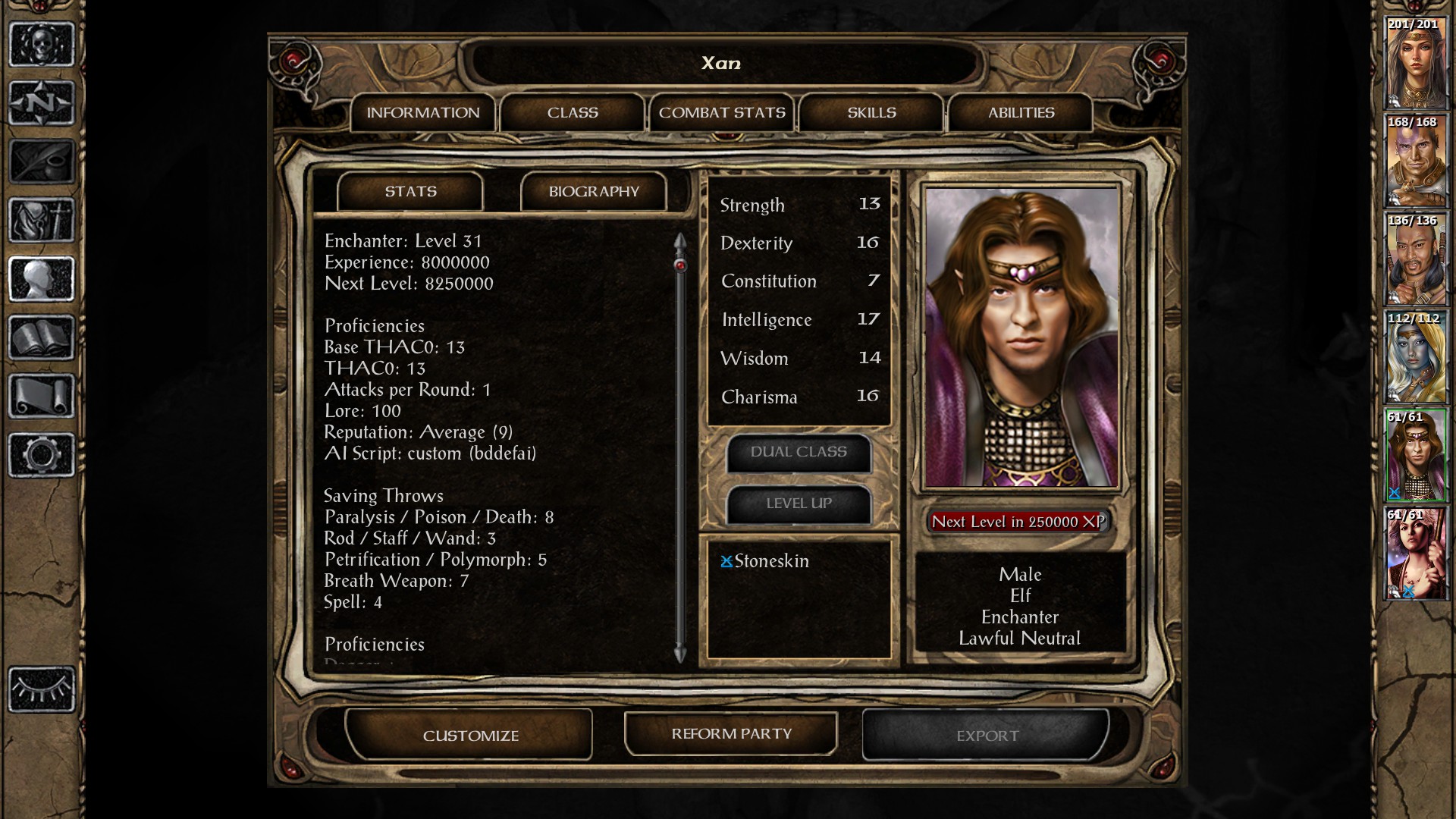The height and width of the screenshot is (819, 1456).
Task: Toggle the AI marker under the bottom portrait
Action: click(x=1409, y=591)
